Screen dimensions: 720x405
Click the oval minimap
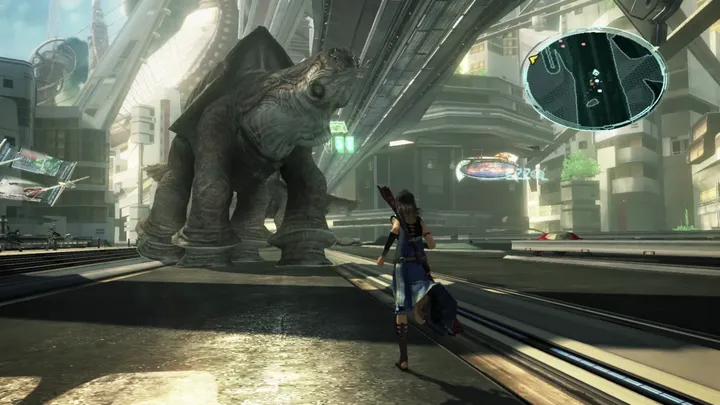(594, 79)
